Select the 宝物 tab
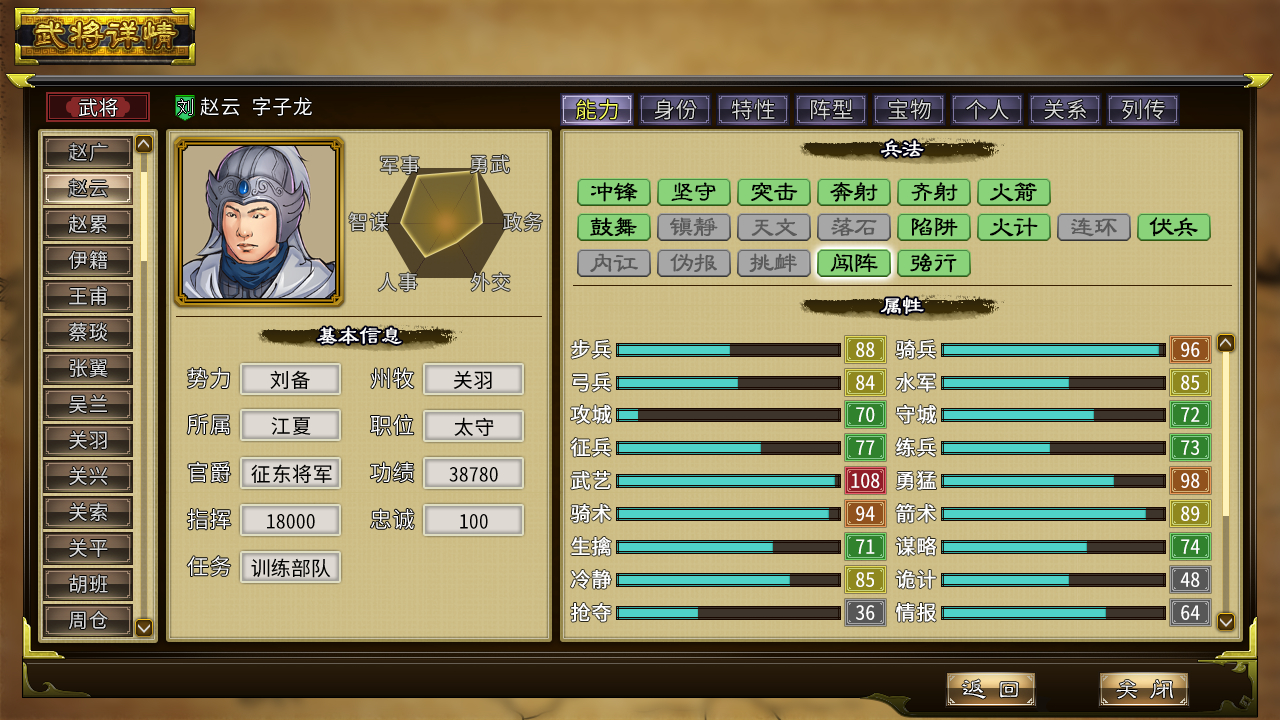 pos(909,109)
